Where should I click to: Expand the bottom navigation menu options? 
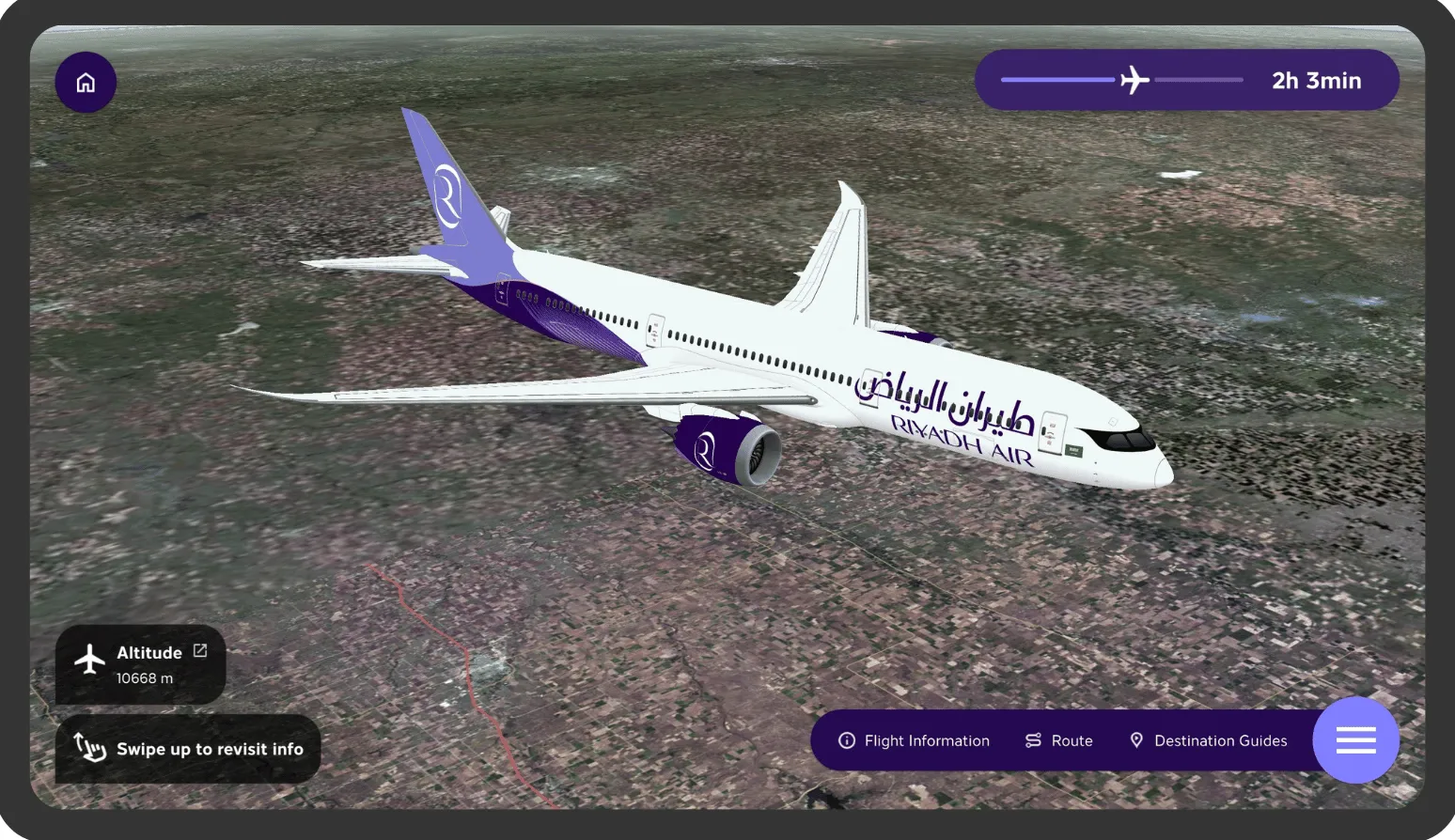pos(1354,740)
